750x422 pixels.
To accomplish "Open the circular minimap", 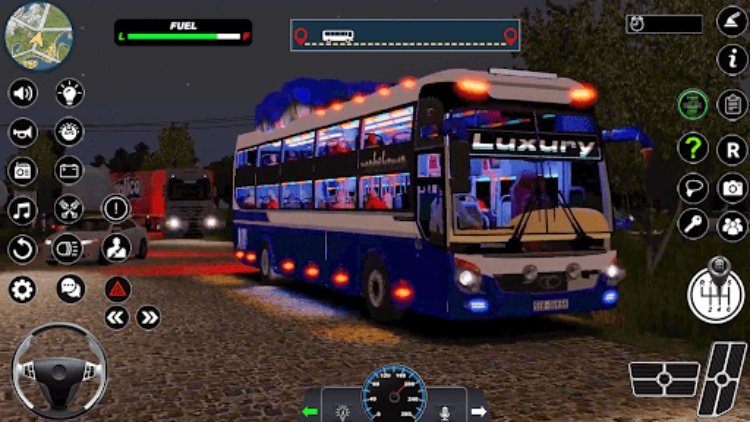I will click(x=39, y=37).
